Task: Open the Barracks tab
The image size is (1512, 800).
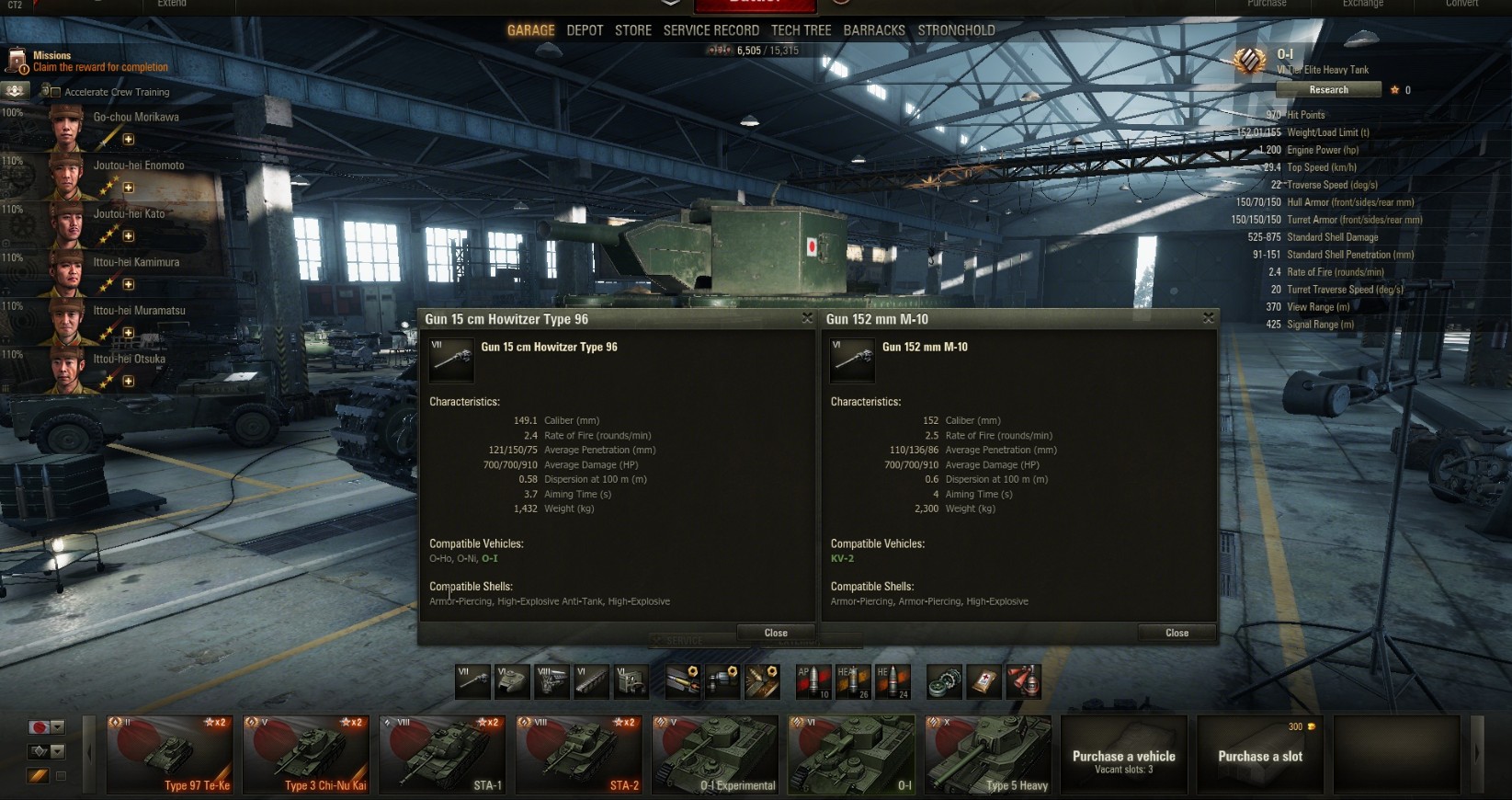Action: [874, 30]
